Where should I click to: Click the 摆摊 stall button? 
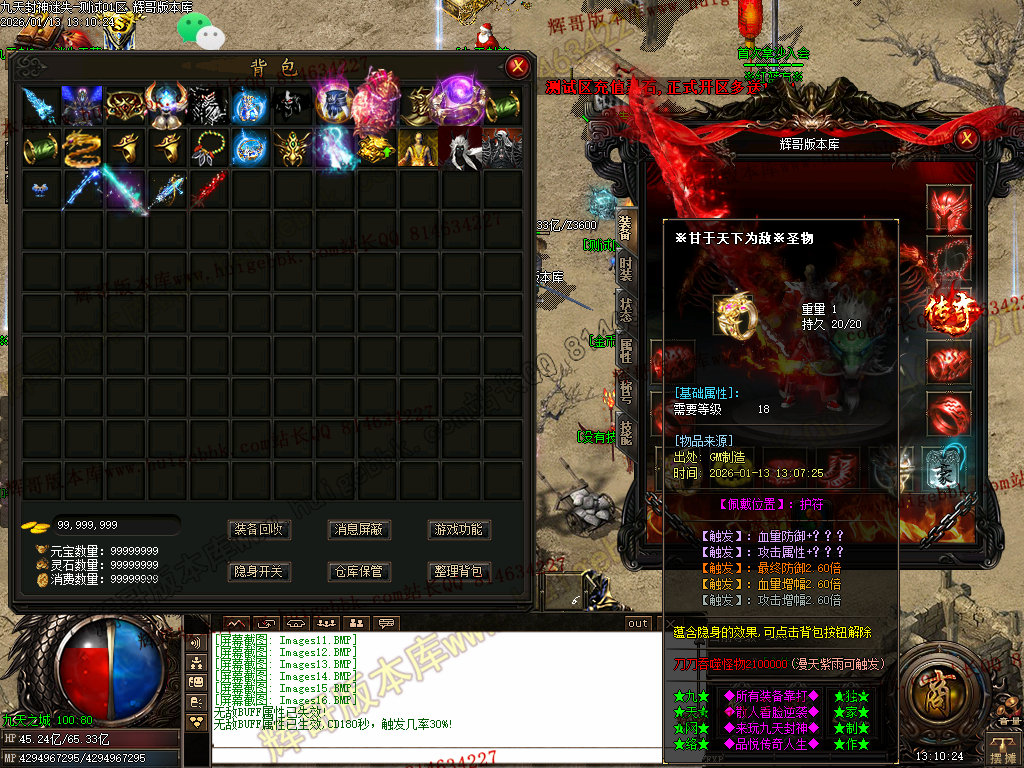(x=1000, y=745)
